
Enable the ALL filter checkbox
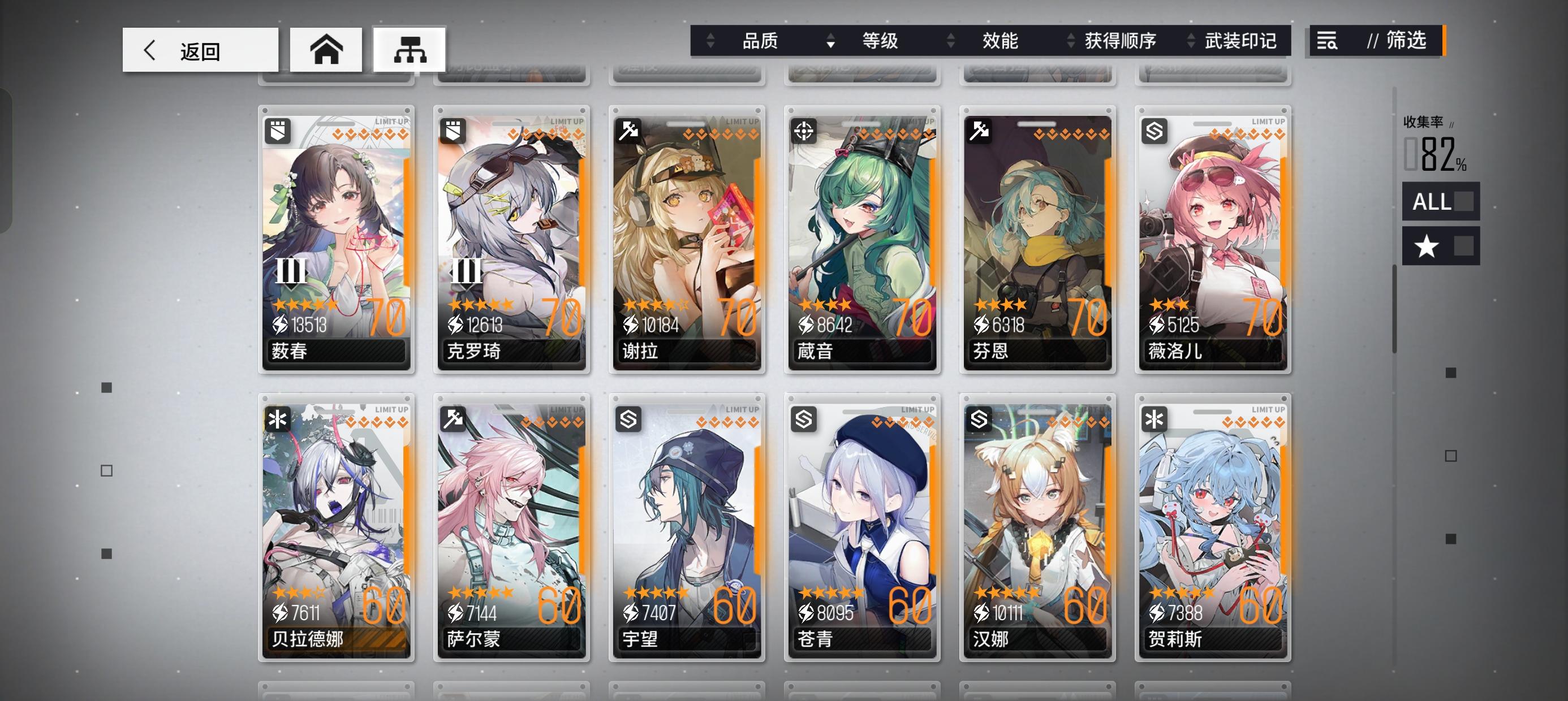pyautogui.click(x=1463, y=201)
